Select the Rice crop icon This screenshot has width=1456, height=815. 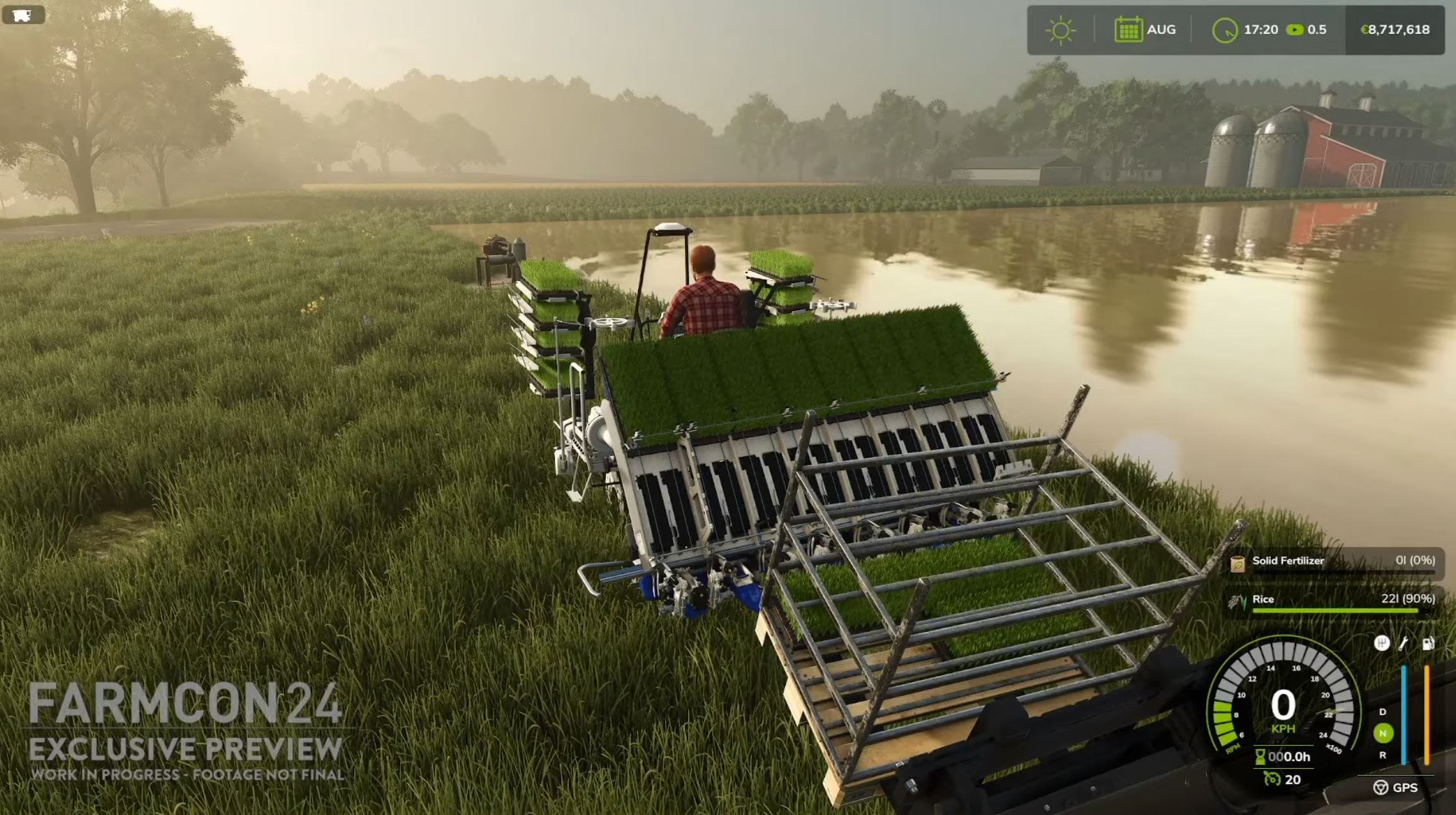pyautogui.click(x=1238, y=600)
